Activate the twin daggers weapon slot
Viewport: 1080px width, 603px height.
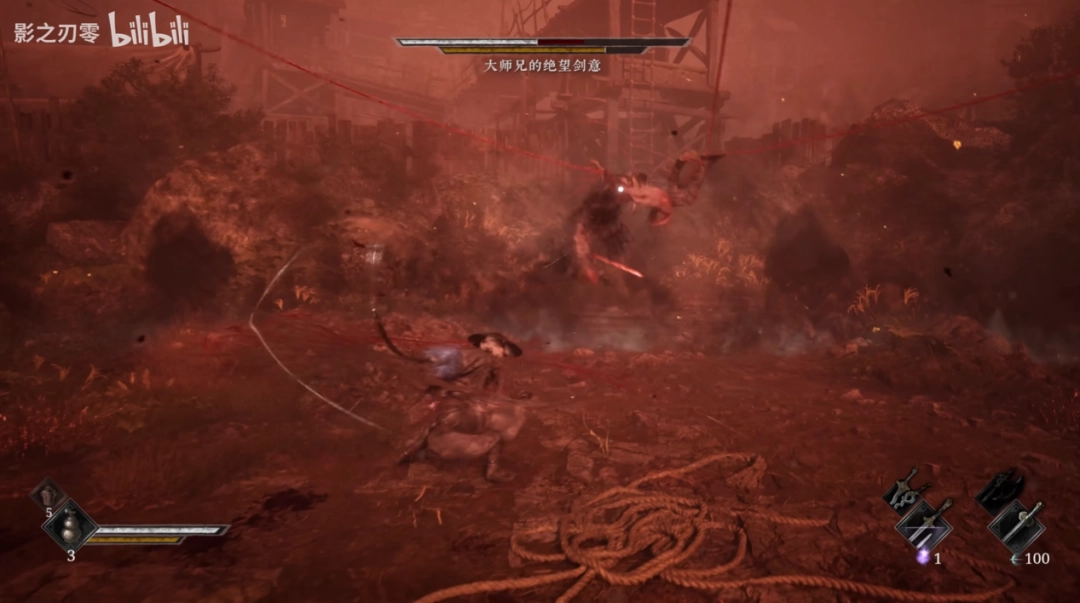coord(924,523)
